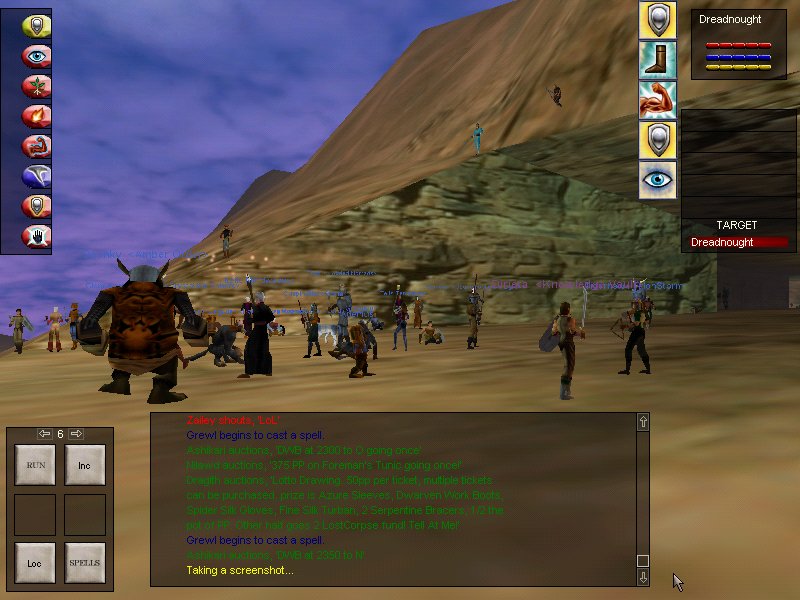Cast the red shield spell gem
The image size is (800, 600).
pos(37,207)
